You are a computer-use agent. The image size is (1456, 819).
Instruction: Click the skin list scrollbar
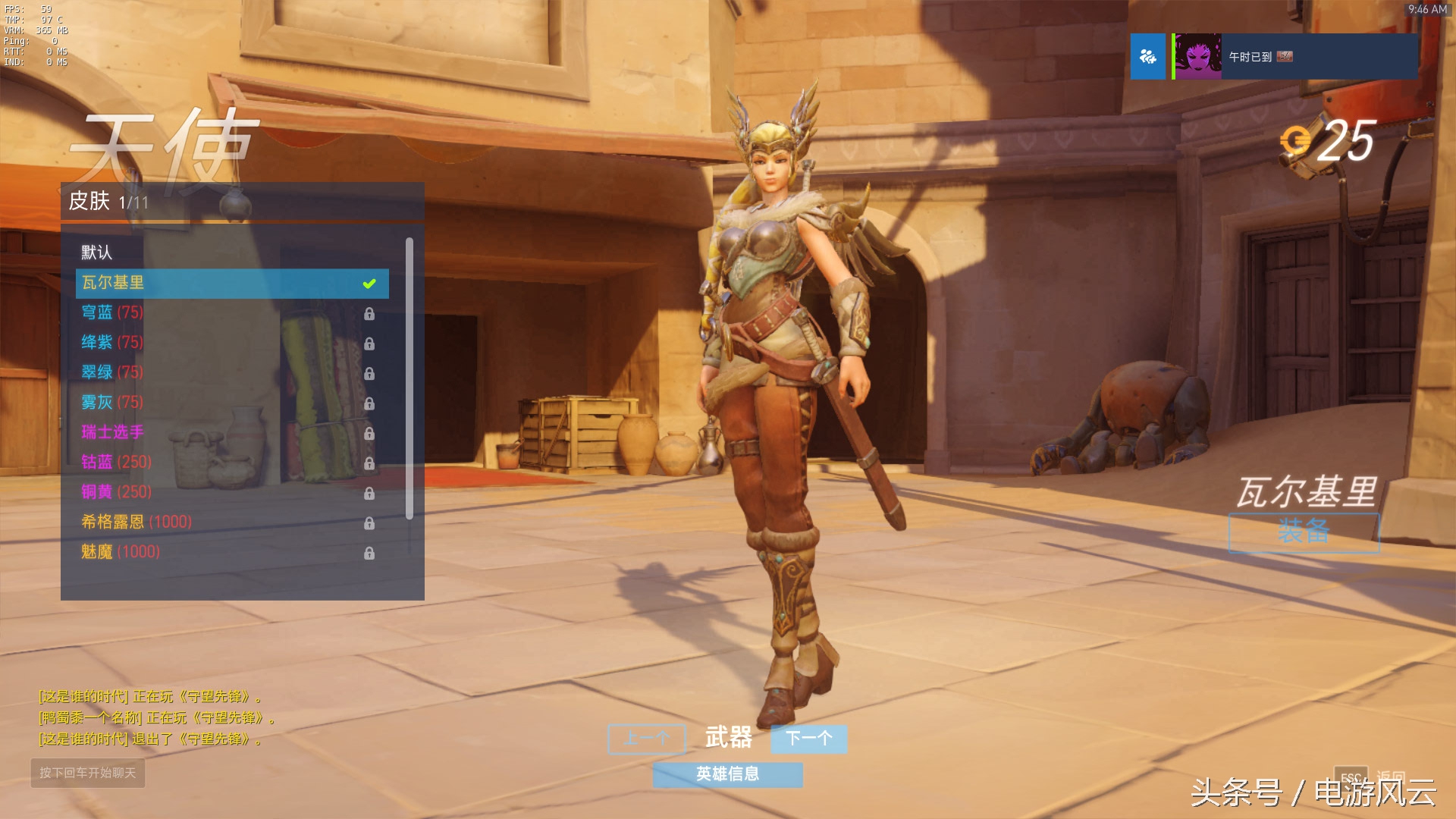409,379
